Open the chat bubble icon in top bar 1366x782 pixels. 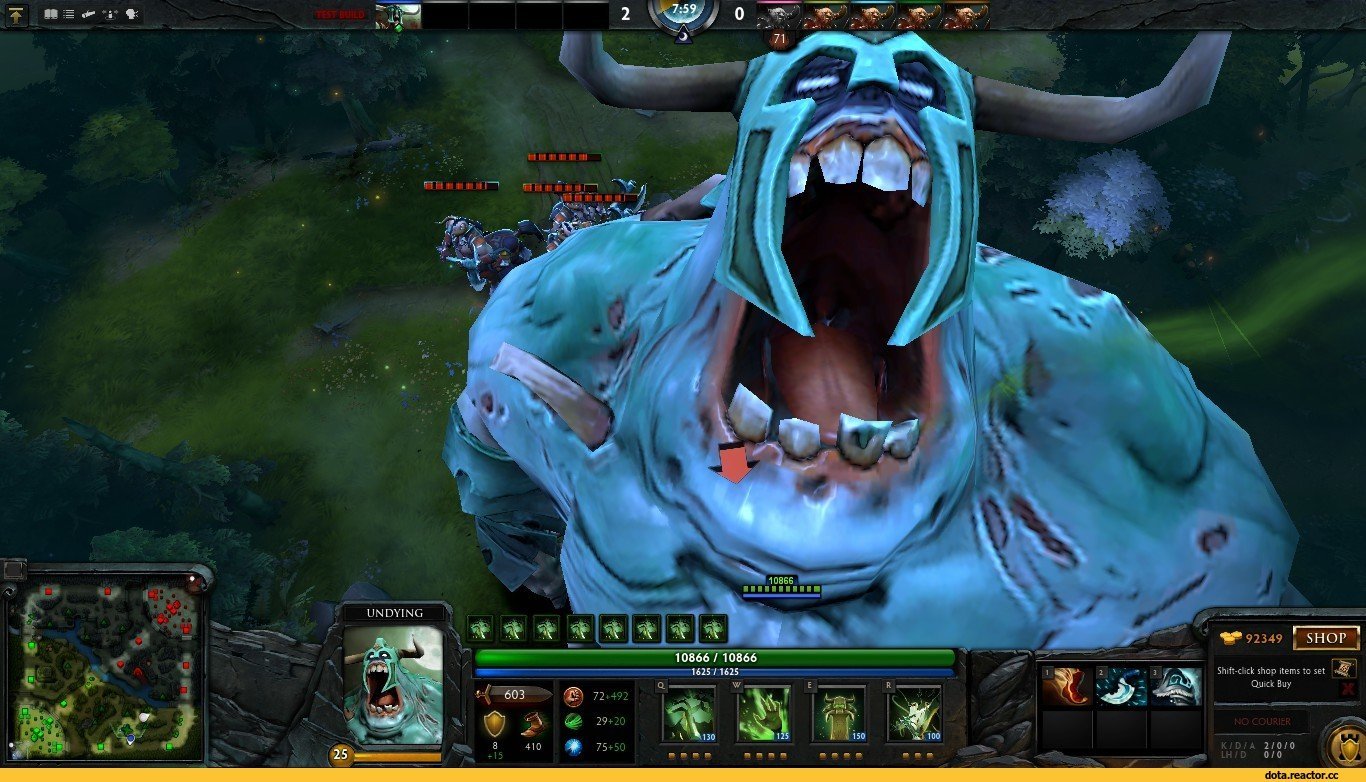click(133, 14)
